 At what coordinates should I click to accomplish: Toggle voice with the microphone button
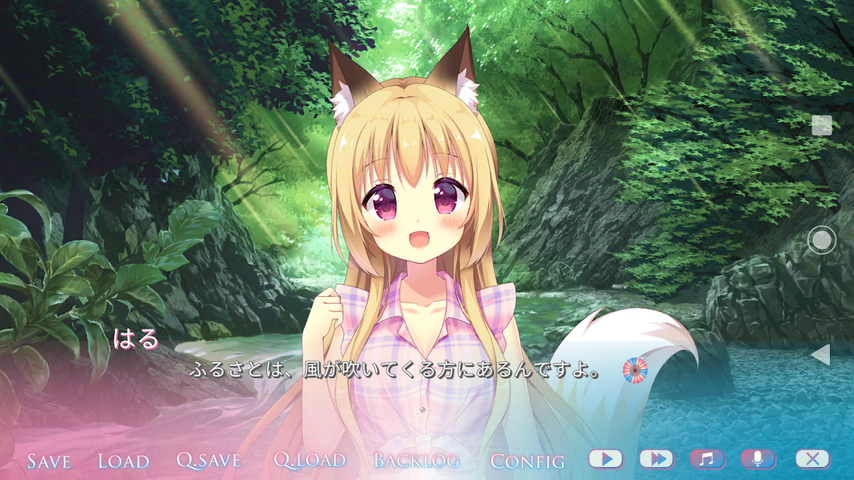coord(758,459)
